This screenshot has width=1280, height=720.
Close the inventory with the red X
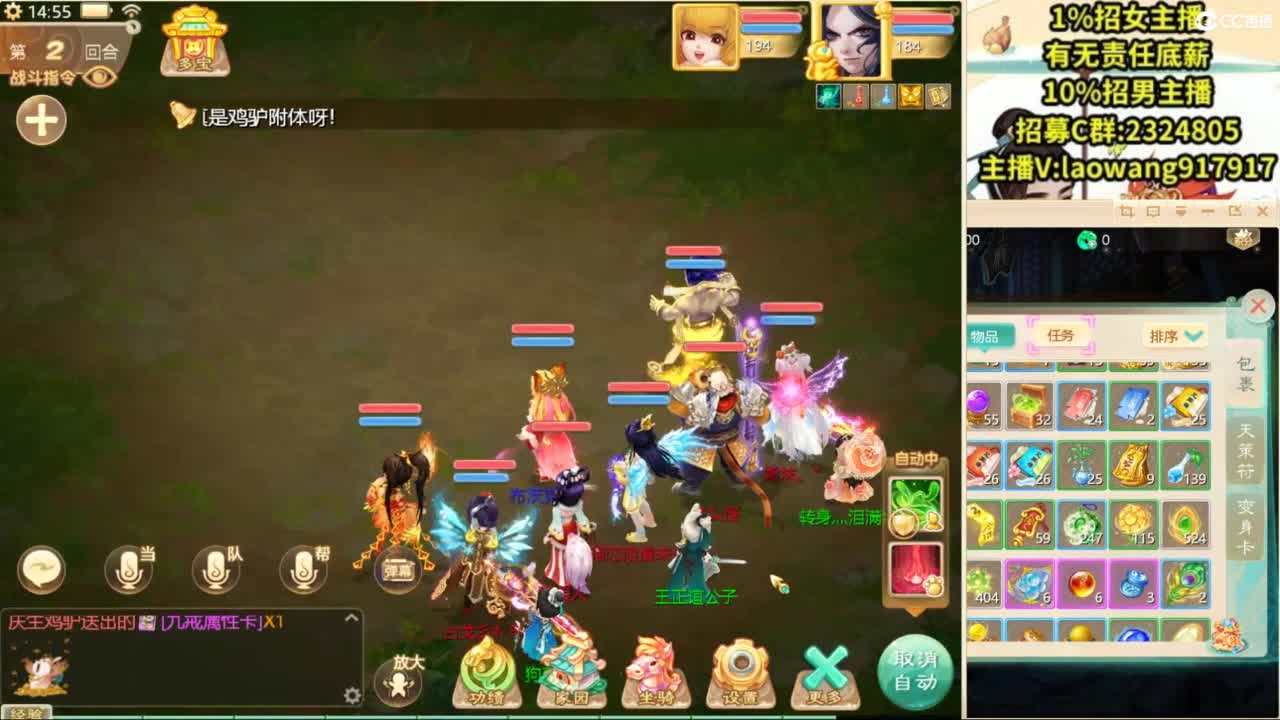click(x=1259, y=307)
